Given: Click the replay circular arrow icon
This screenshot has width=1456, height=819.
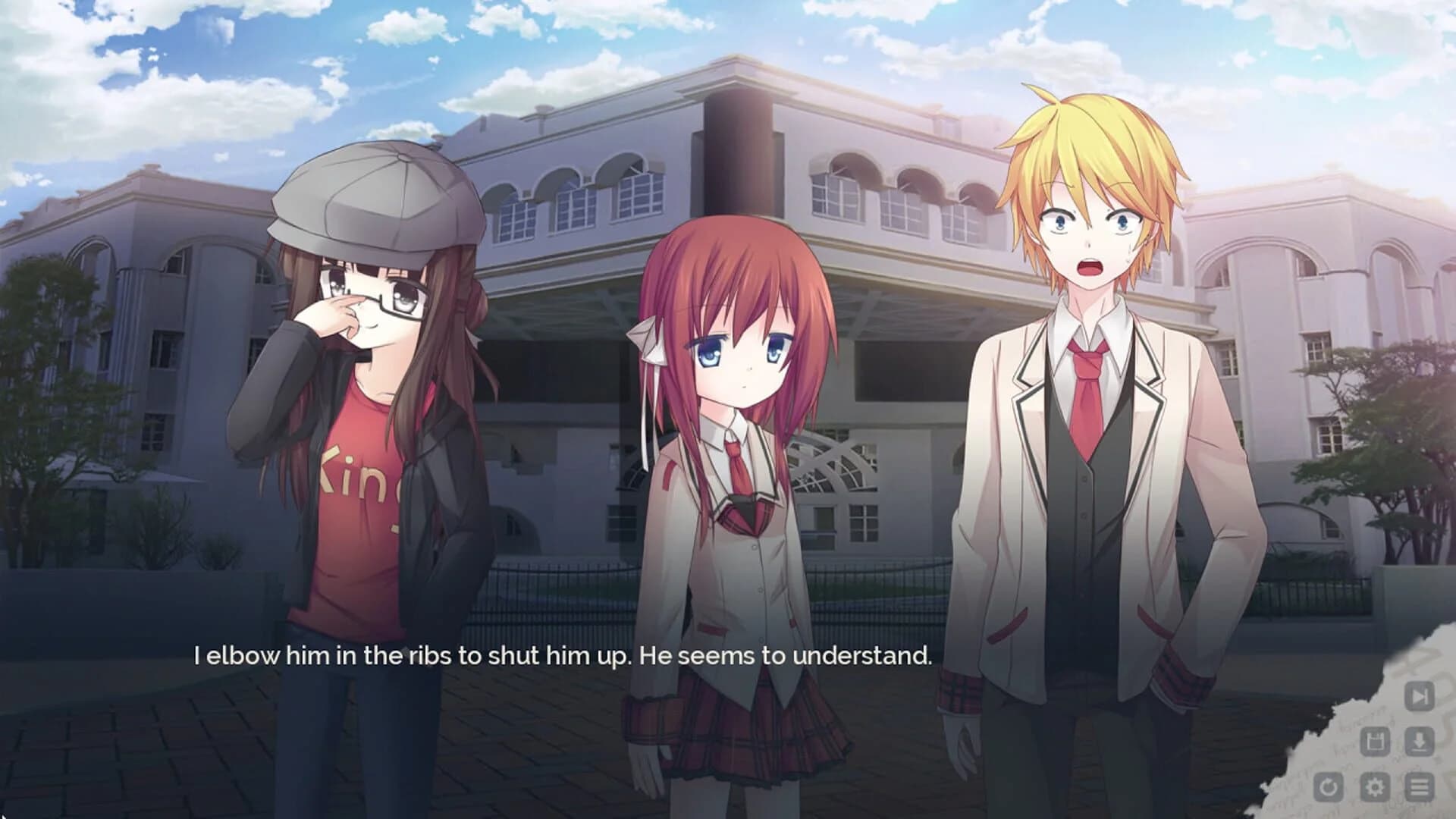Looking at the screenshot, I should click(x=1329, y=786).
